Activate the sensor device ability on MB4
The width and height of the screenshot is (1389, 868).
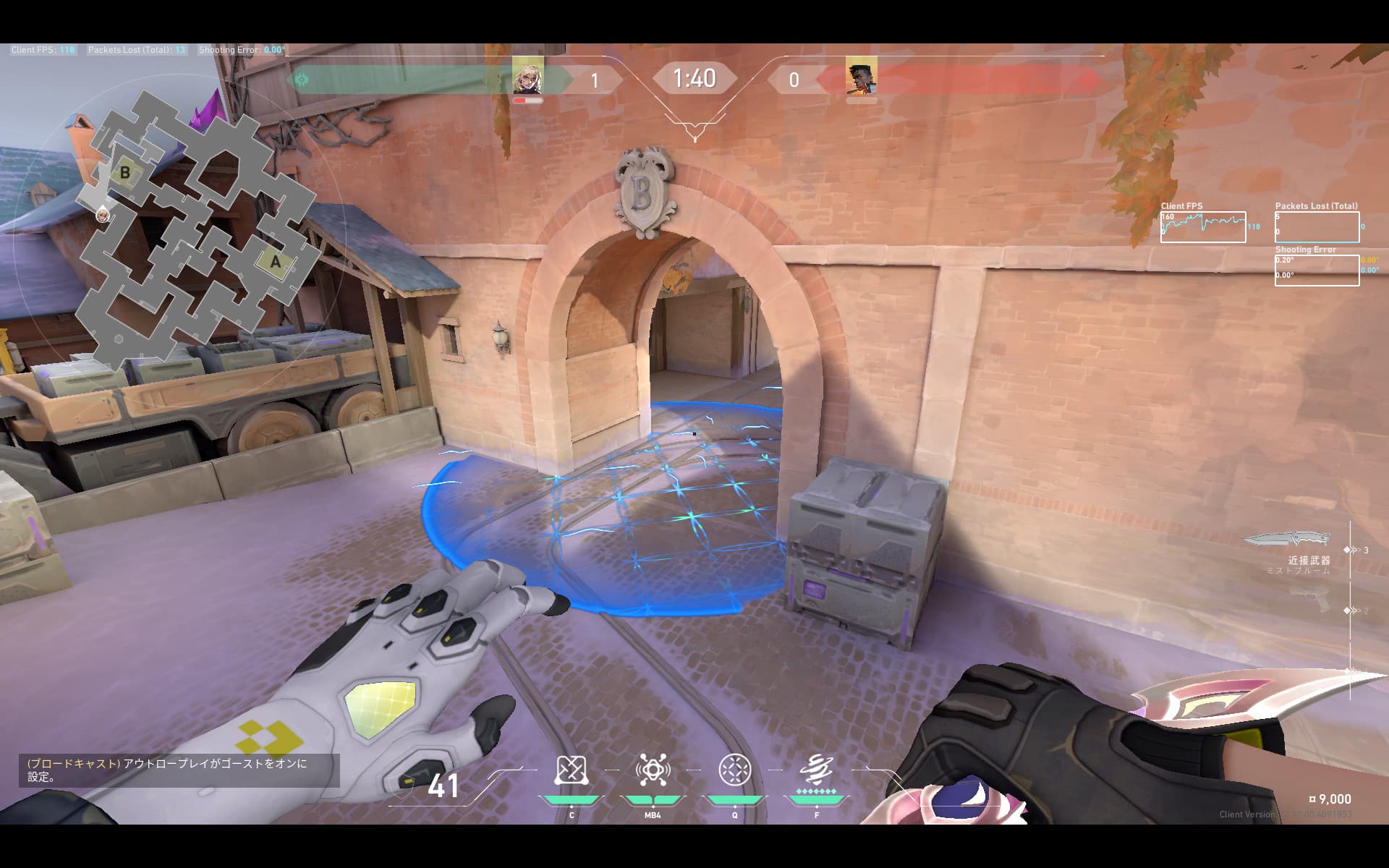653,770
